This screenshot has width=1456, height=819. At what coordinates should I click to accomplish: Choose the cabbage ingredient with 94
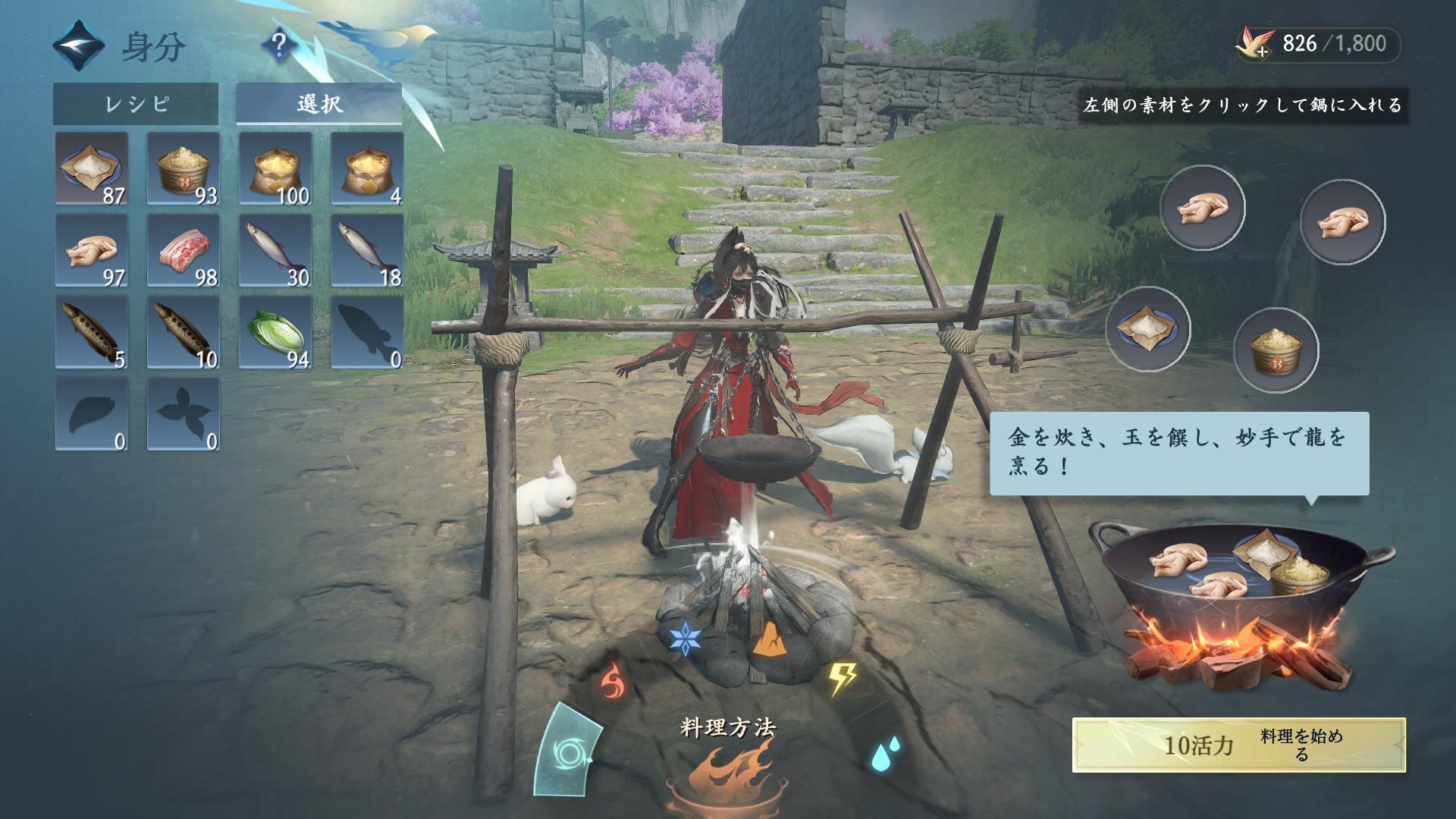(275, 332)
